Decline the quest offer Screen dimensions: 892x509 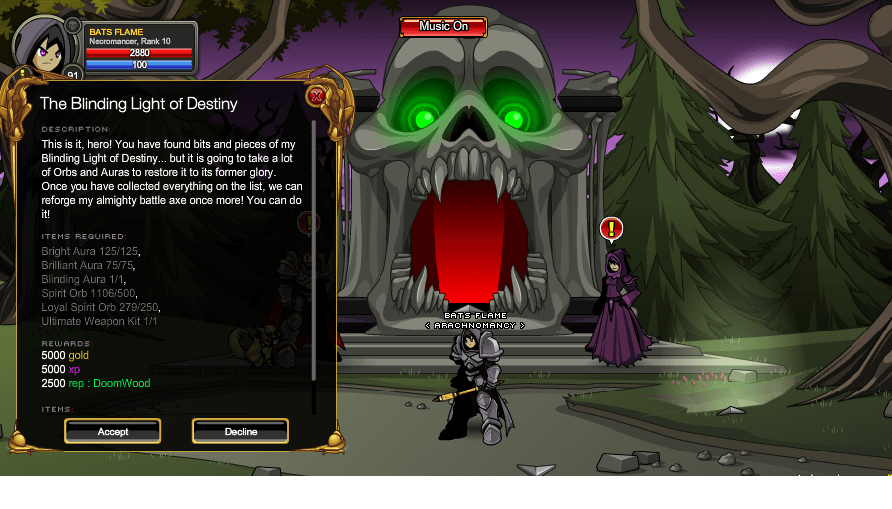tap(240, 431)
